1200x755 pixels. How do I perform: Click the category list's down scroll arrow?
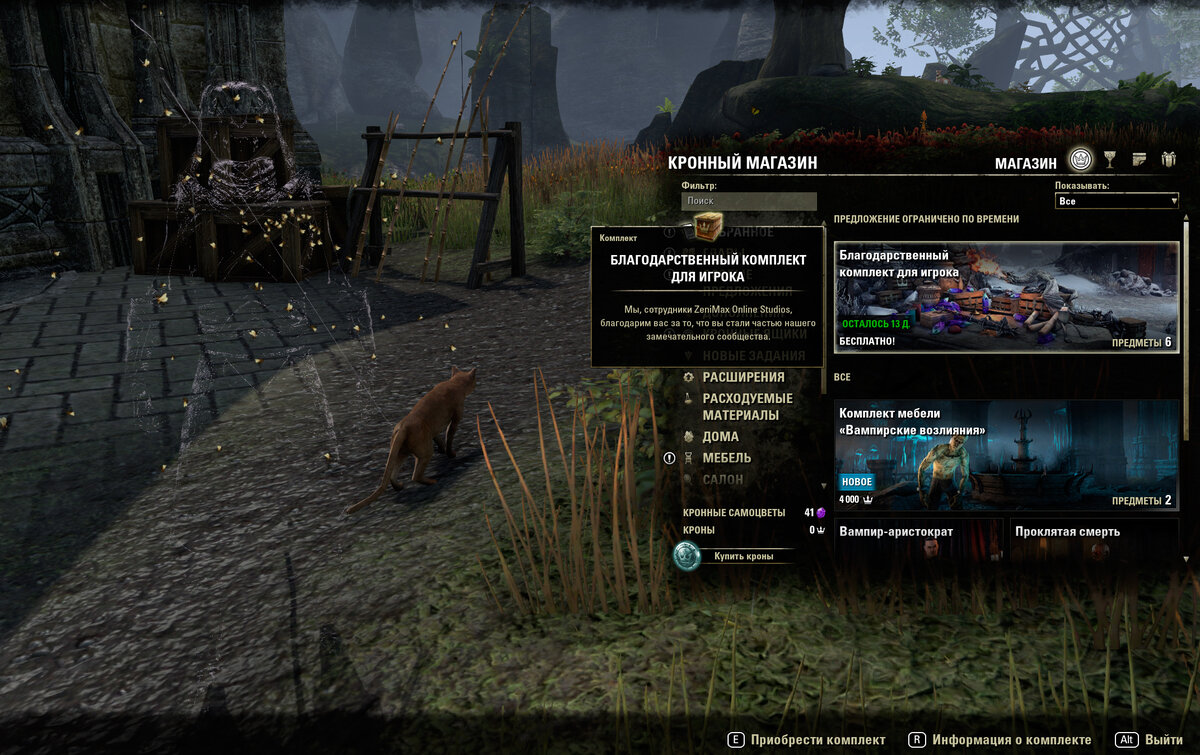823,486
